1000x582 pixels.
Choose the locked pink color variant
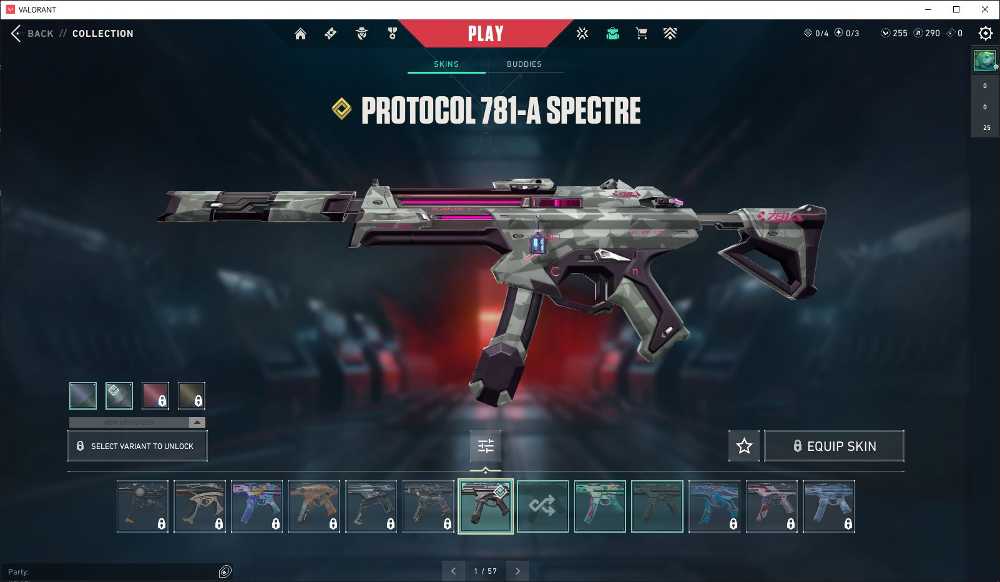point(155,396)
